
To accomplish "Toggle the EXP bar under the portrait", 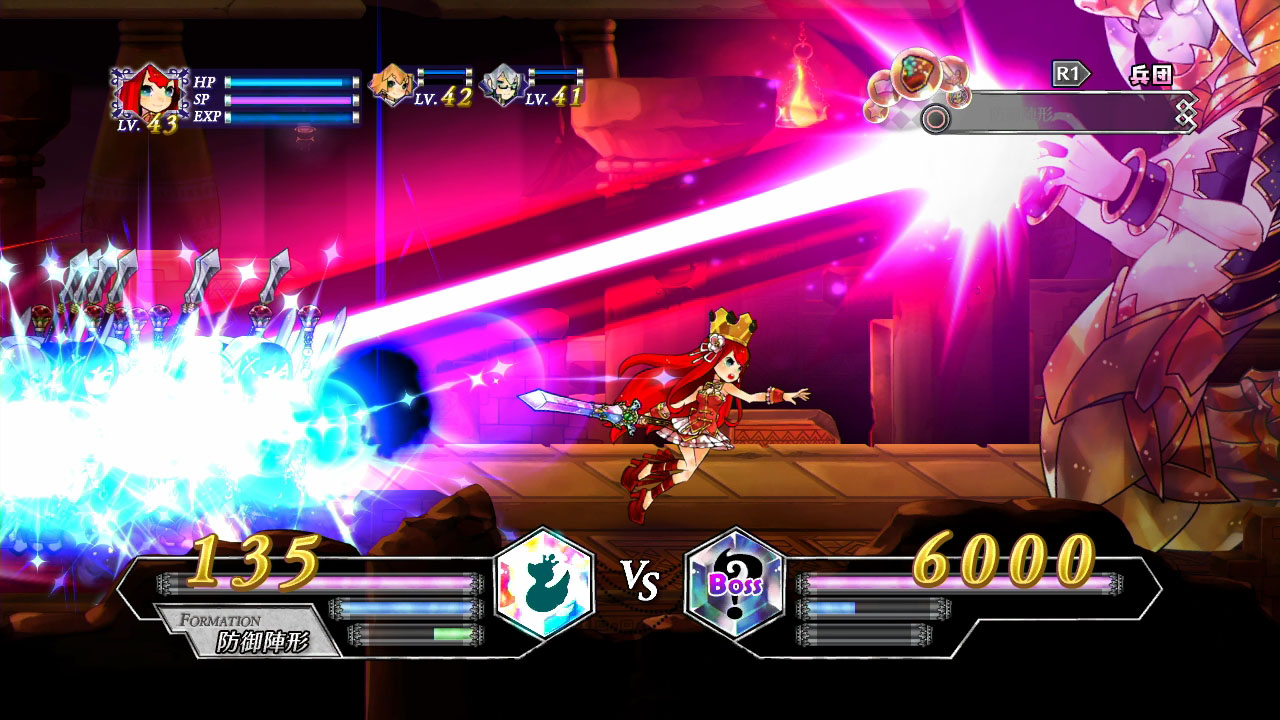I will pos(287,115).
